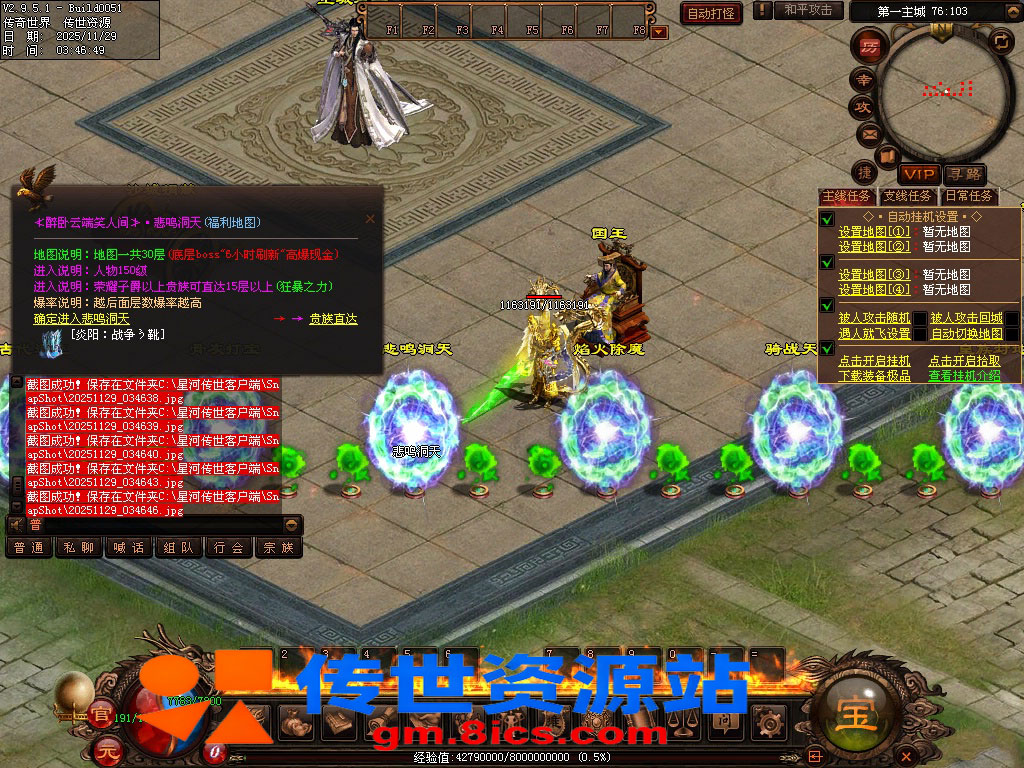
Task: Select the 私聊 chat channel
Action: [79, 548]
